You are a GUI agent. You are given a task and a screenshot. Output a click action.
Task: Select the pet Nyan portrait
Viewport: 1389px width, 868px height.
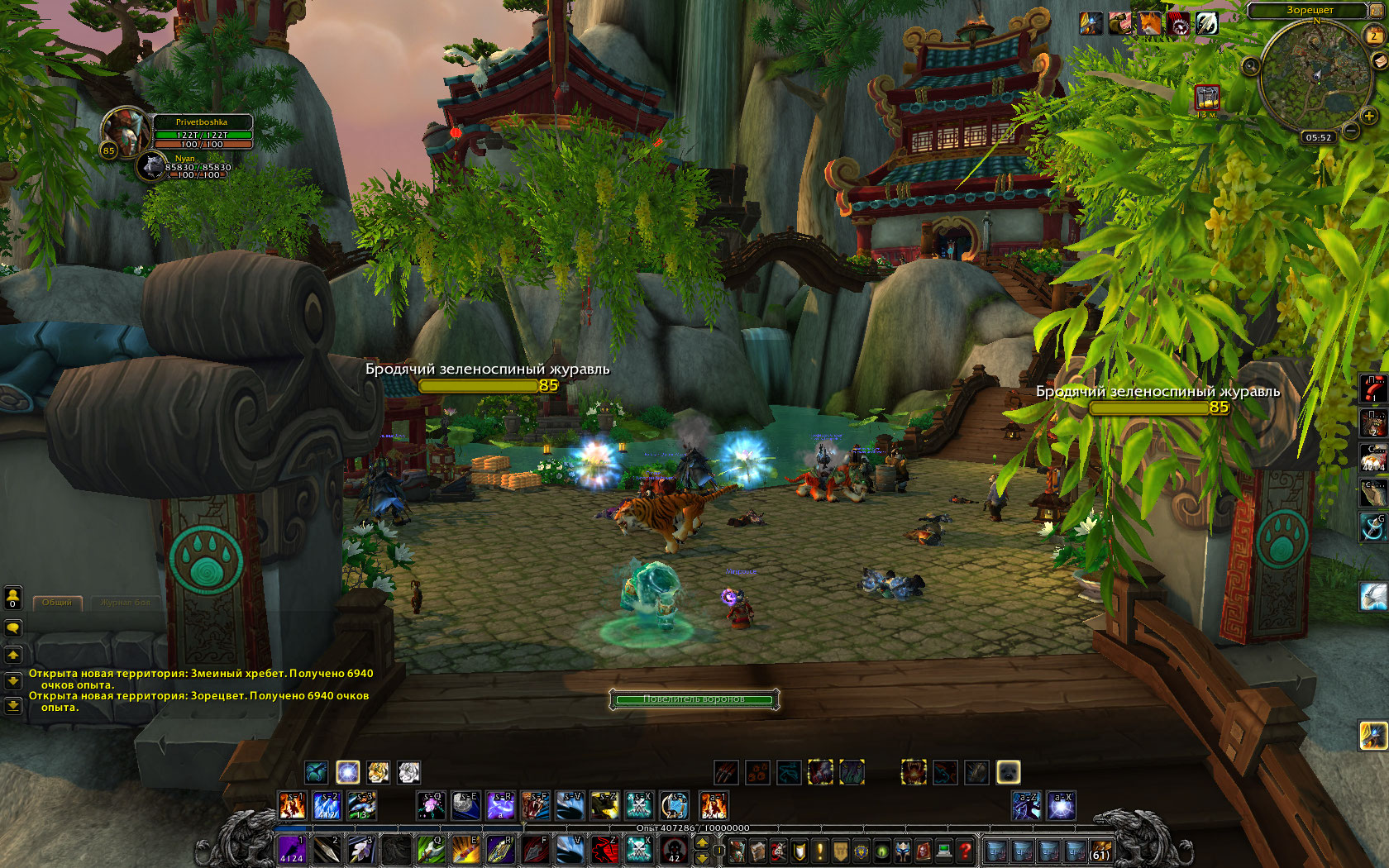pyautogui.click(x=151, y=166)
